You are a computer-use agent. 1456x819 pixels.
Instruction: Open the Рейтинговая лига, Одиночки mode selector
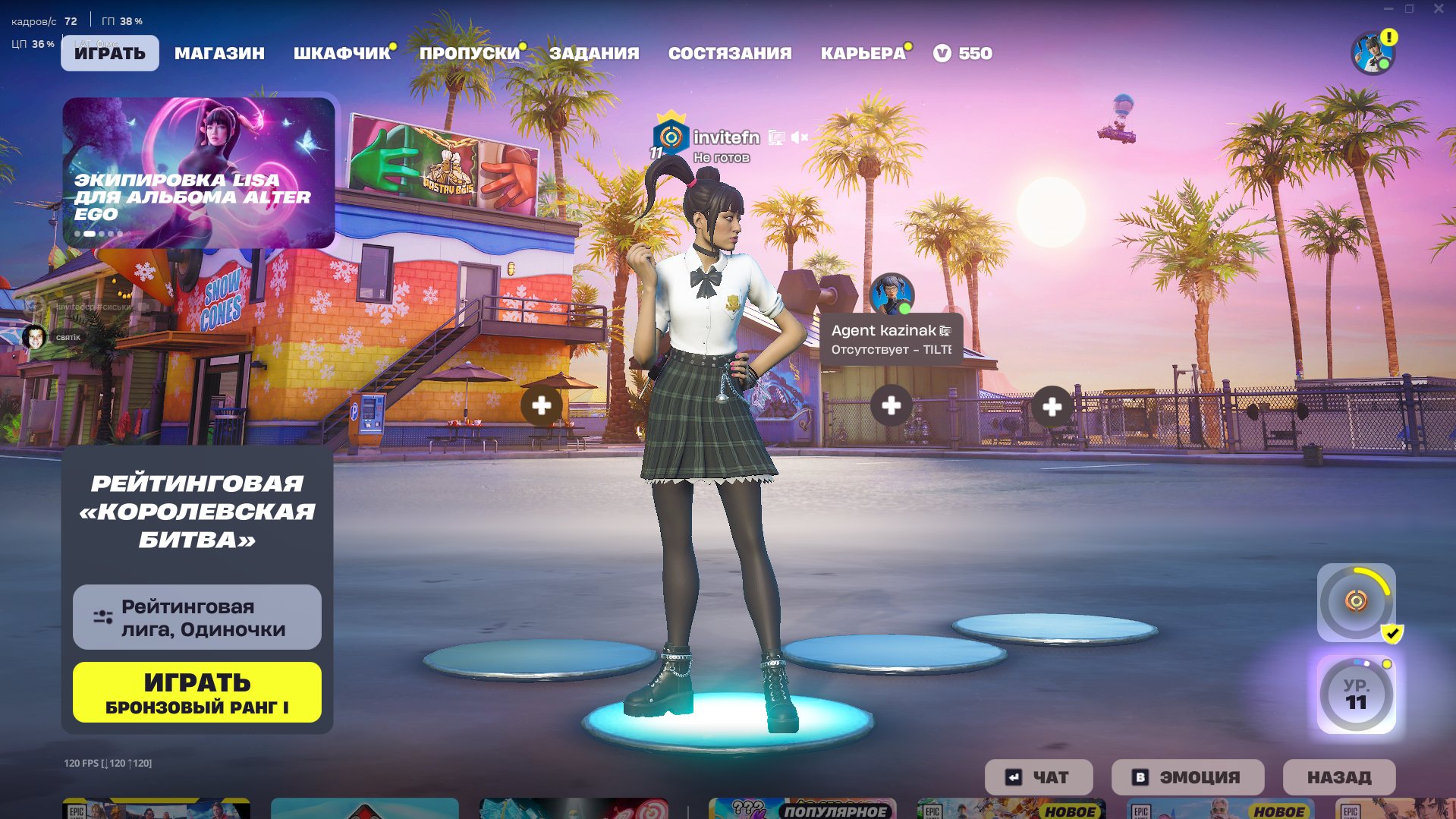point(196,616)
